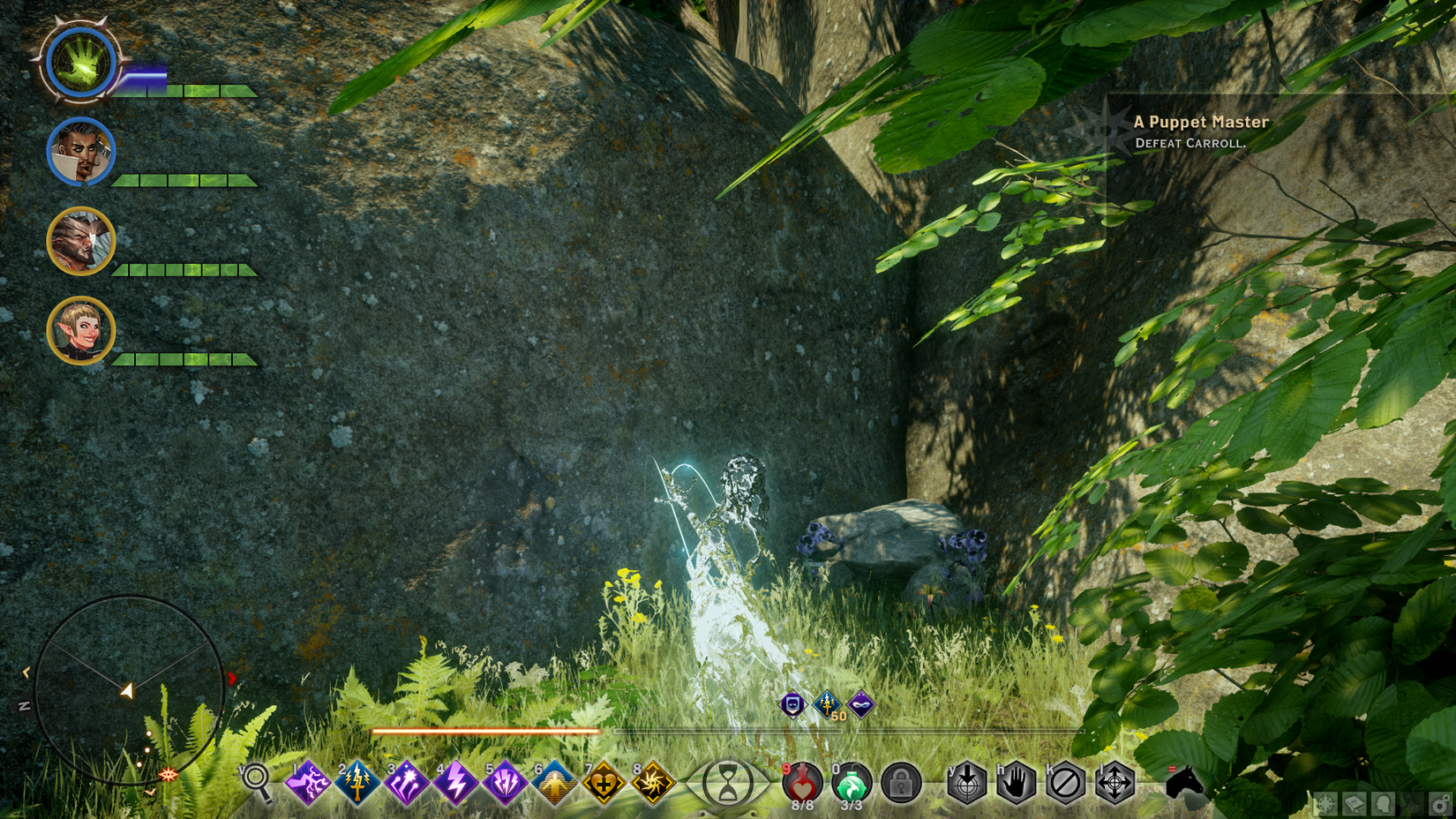Click the circular compass minimap
This screenshot has height=819, width=1456.
[x=129, y=690]
